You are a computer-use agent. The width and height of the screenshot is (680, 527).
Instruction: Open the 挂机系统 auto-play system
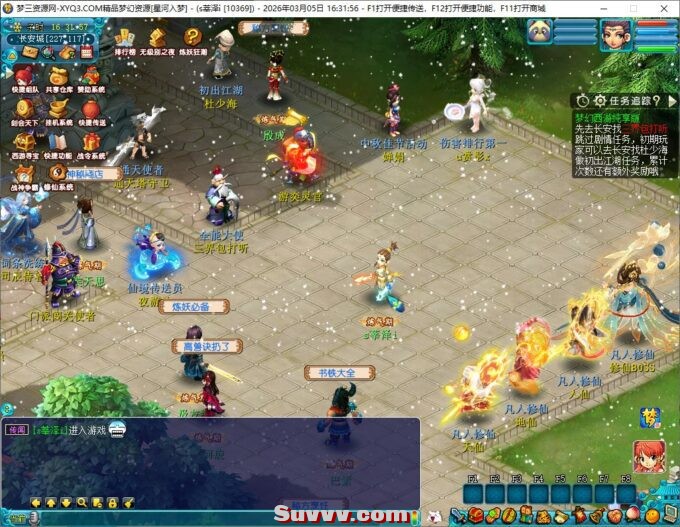58,110
